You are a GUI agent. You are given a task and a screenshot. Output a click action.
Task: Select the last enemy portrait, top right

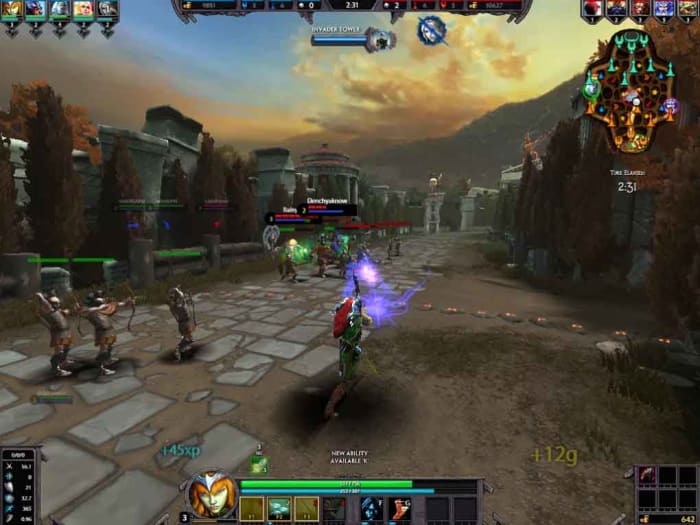[x=688, y=9]
